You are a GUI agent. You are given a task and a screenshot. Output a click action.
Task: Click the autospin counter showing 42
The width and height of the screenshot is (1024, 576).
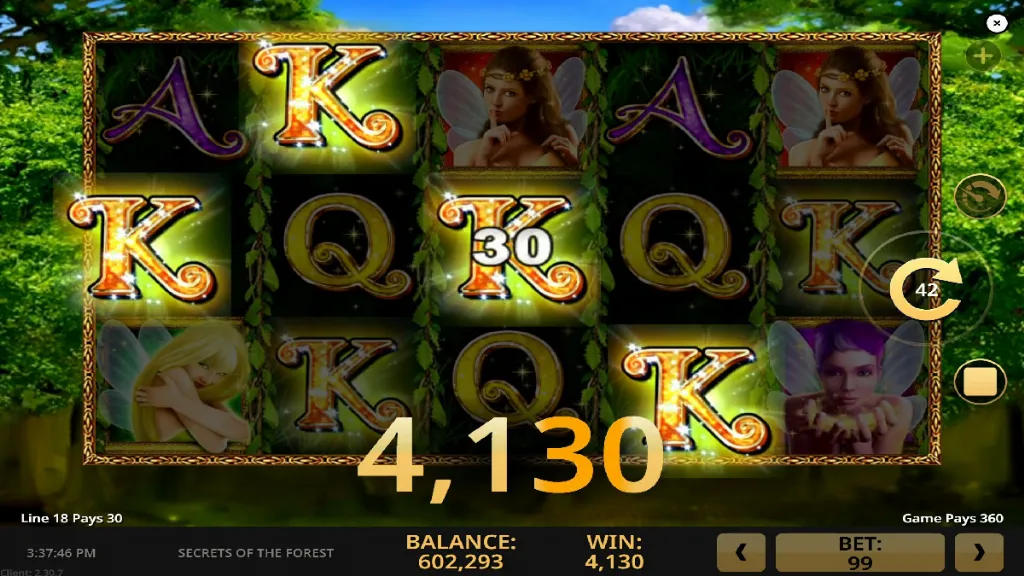click(926, 289)
